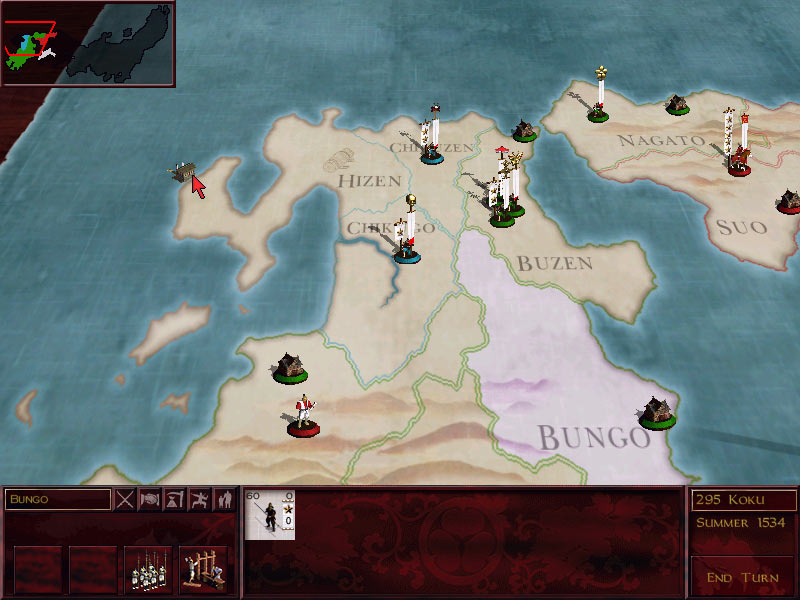
Task: Open the handshake diplomacy icon
Action: coord(150,498)
